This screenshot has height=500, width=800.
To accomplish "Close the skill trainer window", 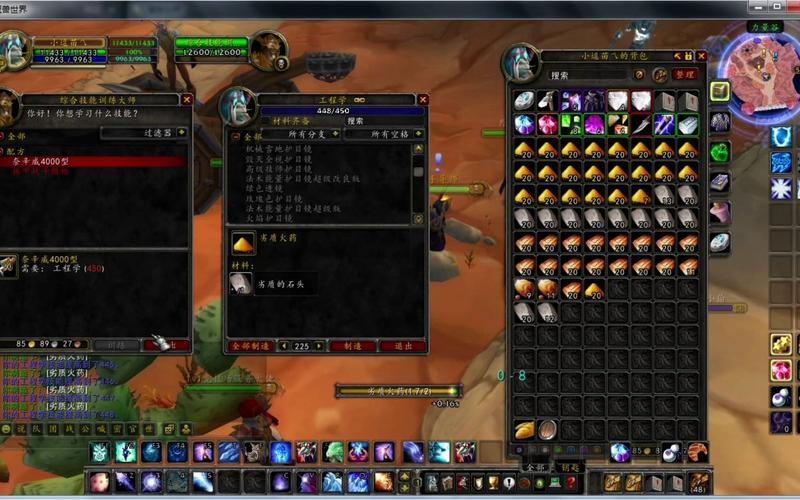I will (186, 100).
